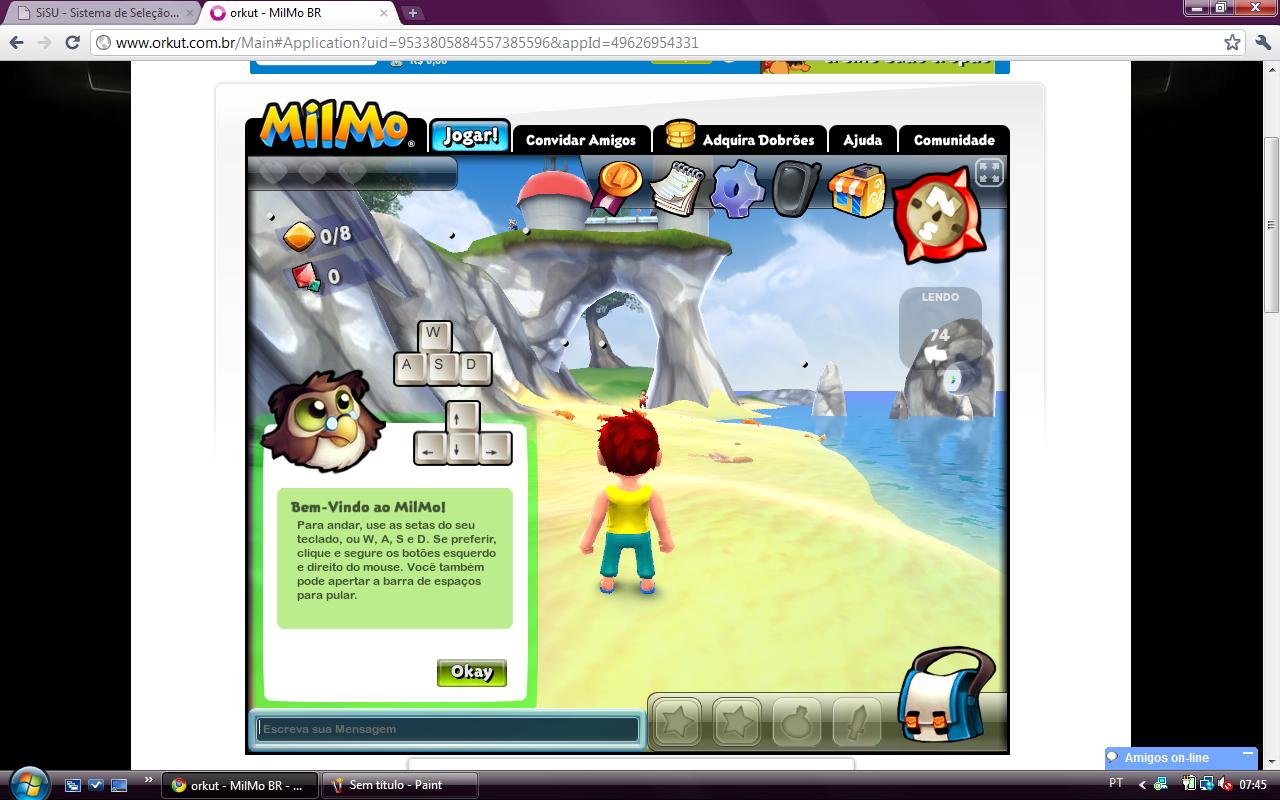
Task: Select the sword slot in the action bar
Action: click(x=858, y=721)
